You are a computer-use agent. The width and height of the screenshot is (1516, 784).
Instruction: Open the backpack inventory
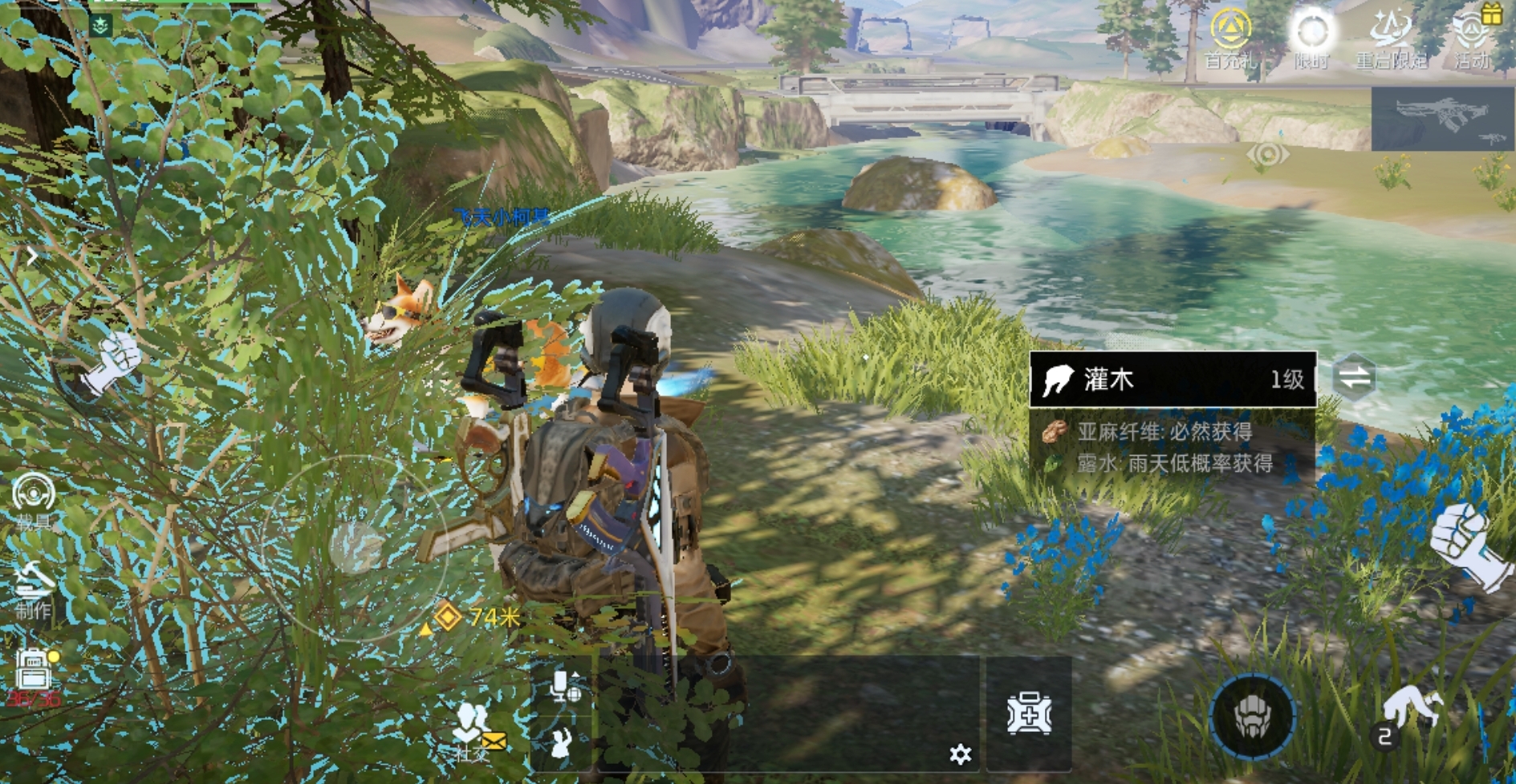point(34,674)
